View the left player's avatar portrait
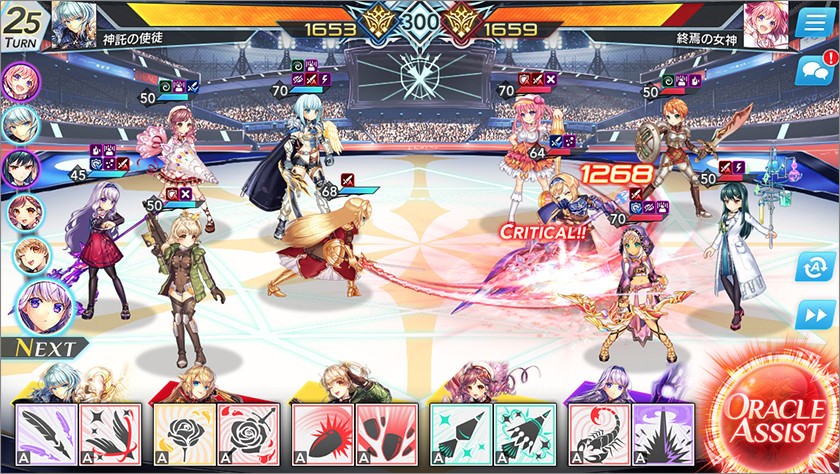 click(72, 20)
